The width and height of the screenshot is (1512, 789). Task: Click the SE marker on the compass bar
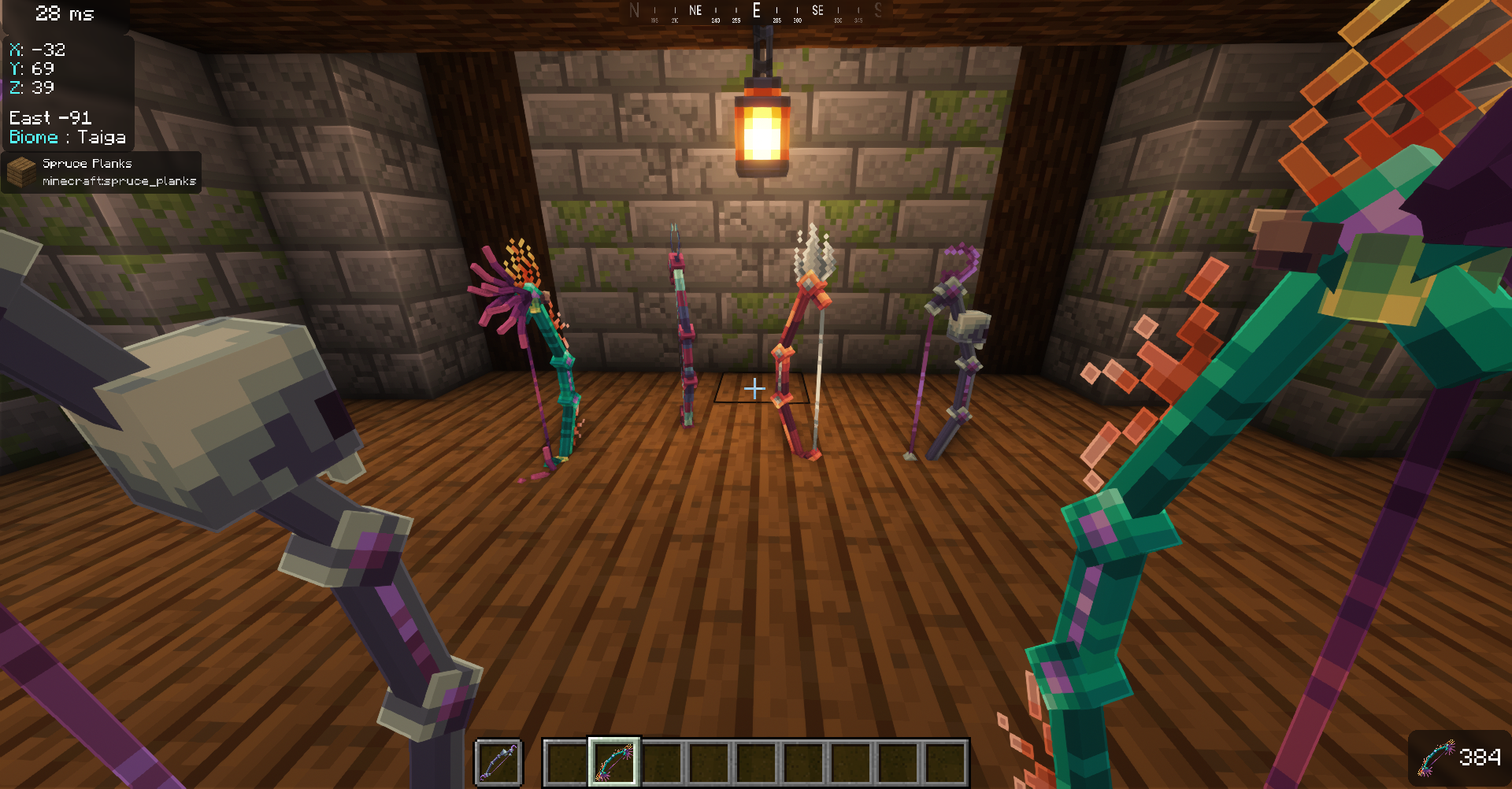[817, 10]
